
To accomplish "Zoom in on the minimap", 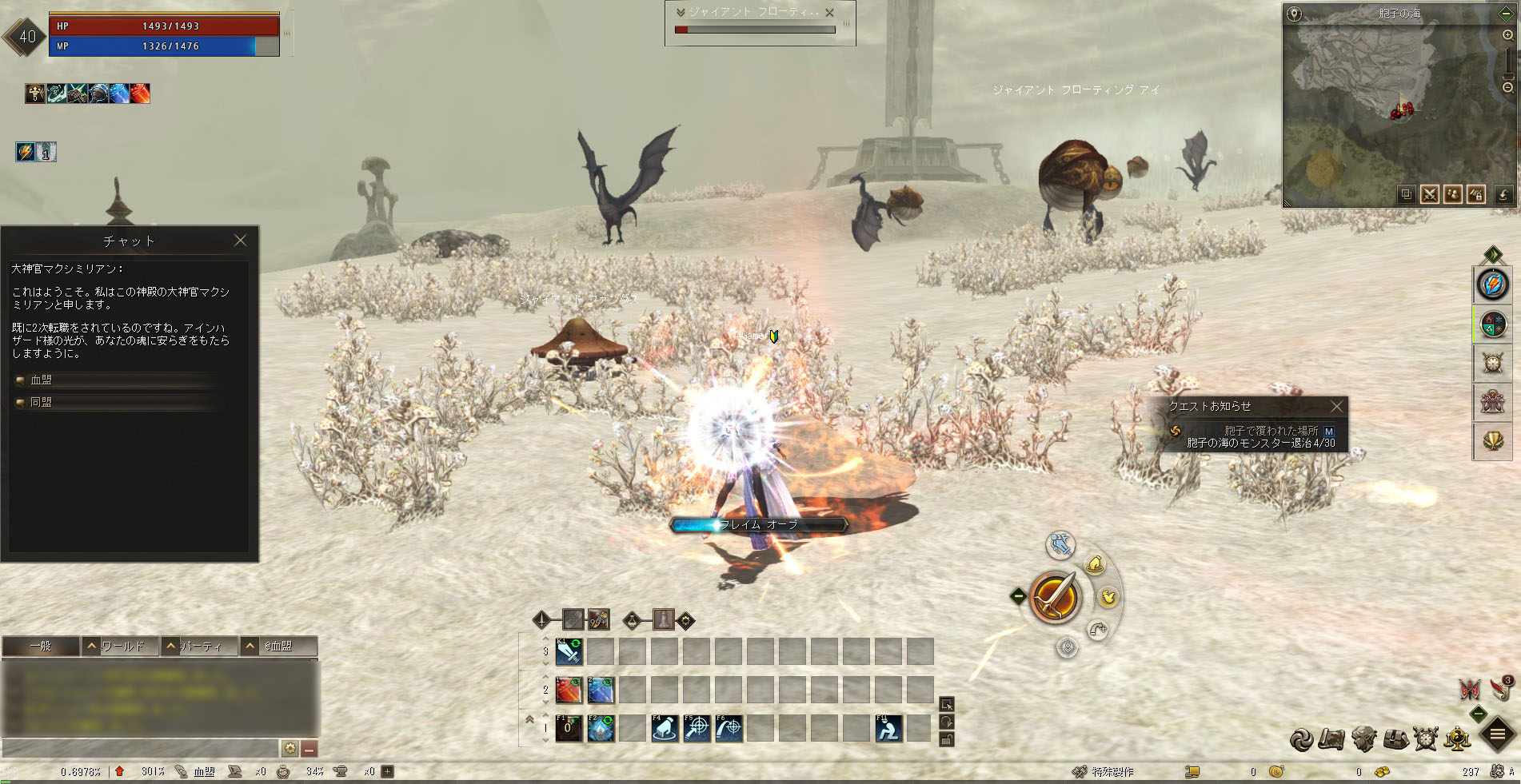I will tap(1507, 36).
